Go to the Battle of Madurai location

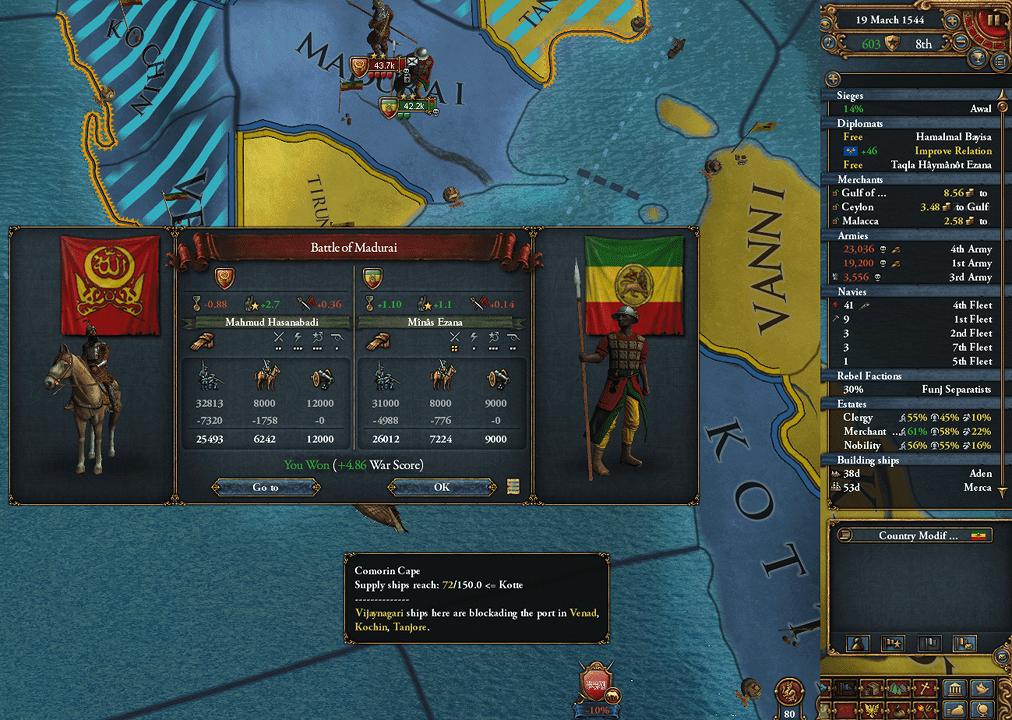265,487
